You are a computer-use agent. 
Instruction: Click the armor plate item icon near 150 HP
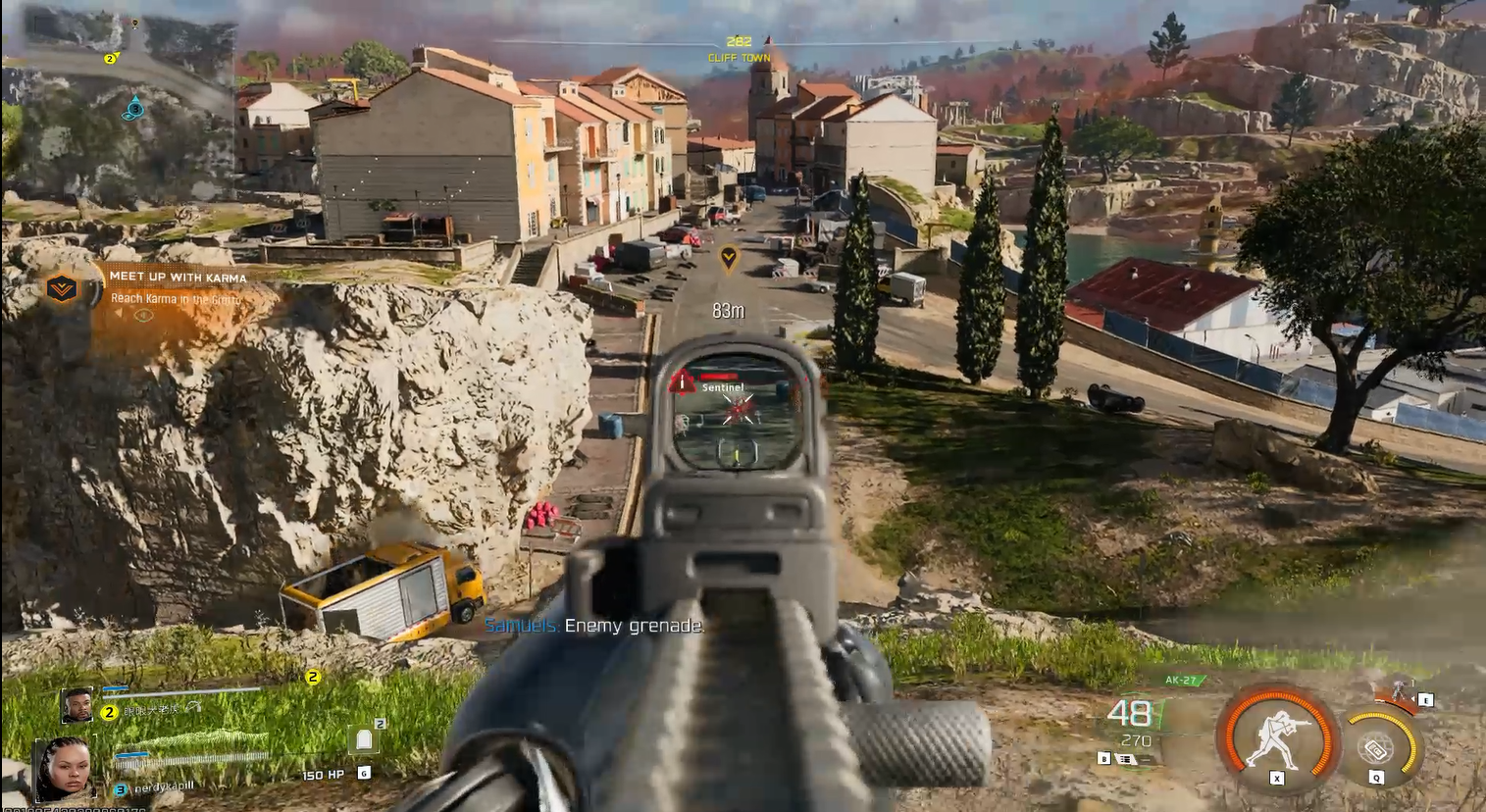click(x=364, y=740)
